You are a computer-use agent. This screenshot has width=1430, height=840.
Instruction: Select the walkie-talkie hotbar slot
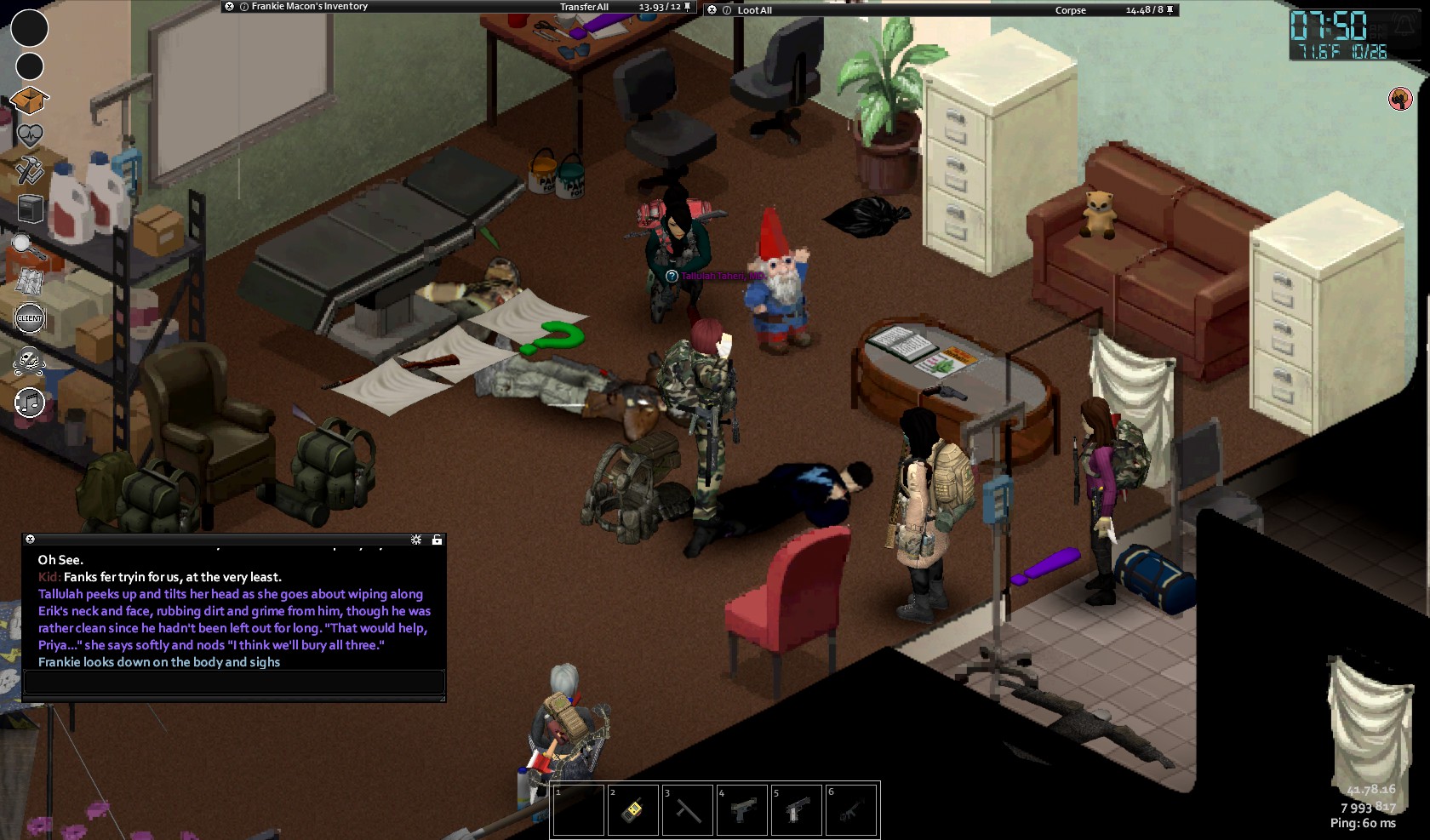632,809
